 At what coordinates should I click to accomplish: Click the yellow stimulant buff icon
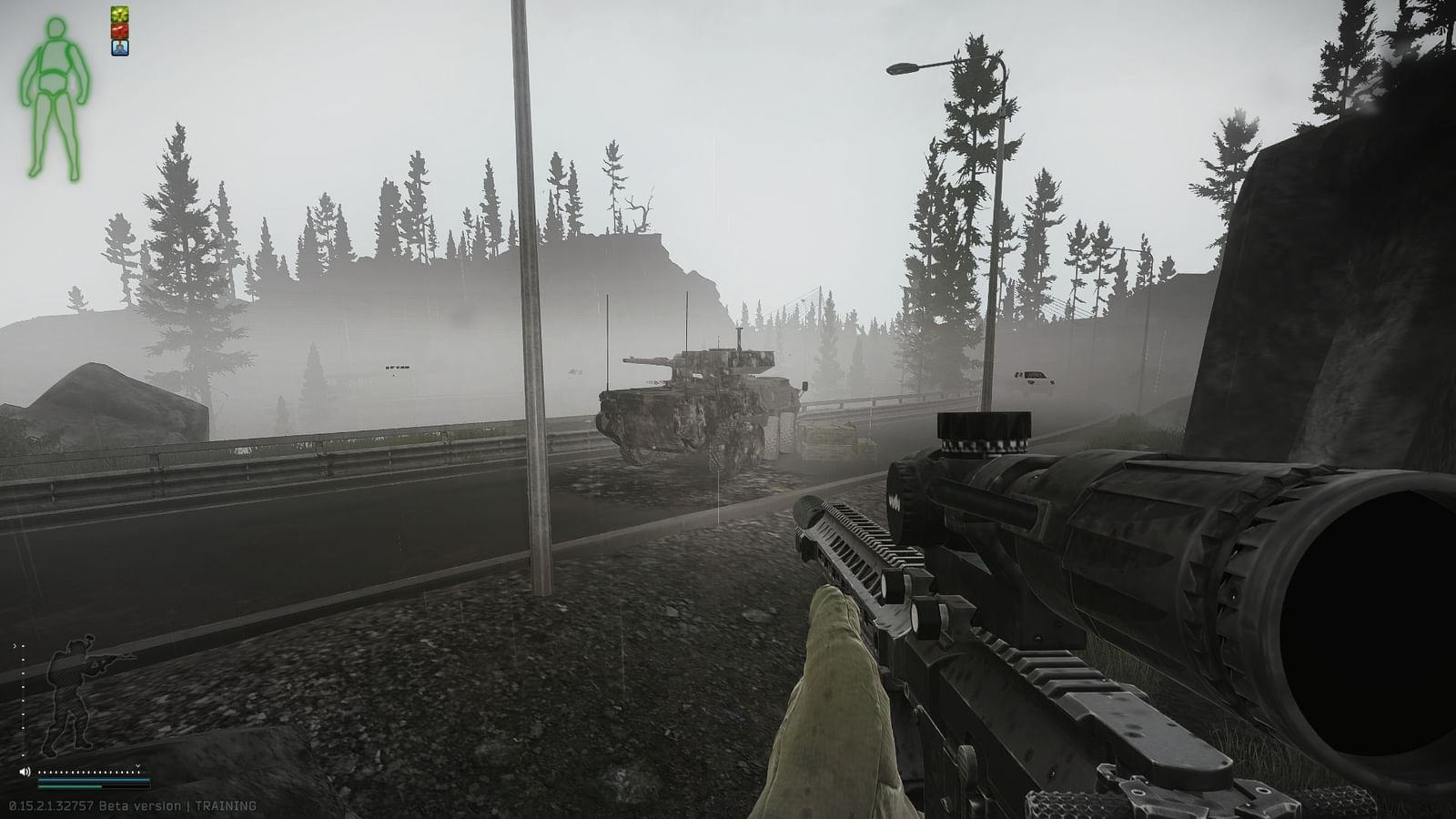pyautogui.click(x=119, y=14)
